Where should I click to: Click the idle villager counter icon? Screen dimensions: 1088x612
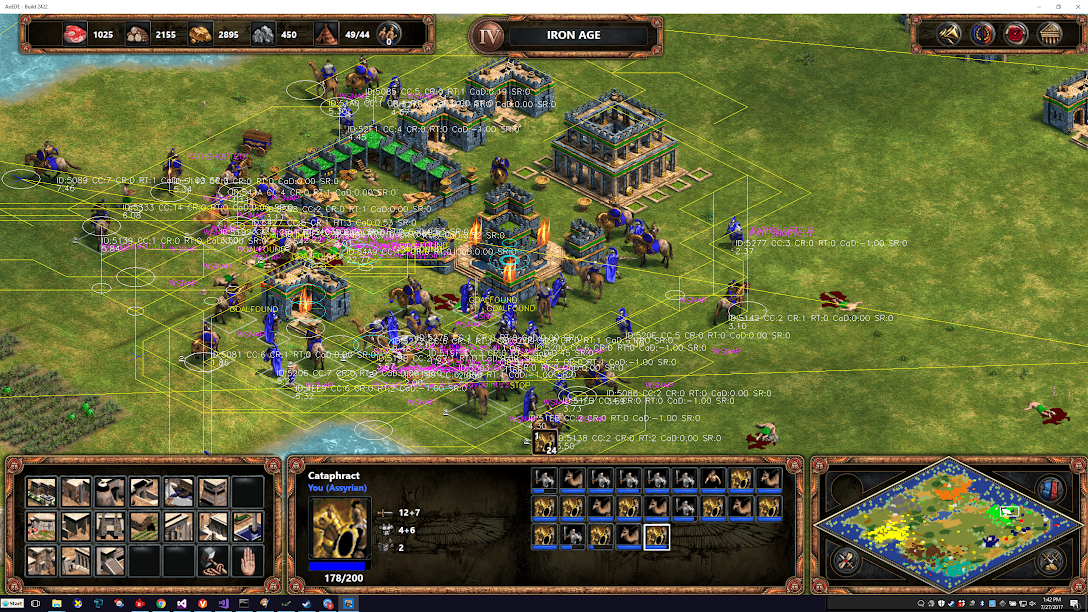pyautogui.click(x=387, y=35)
